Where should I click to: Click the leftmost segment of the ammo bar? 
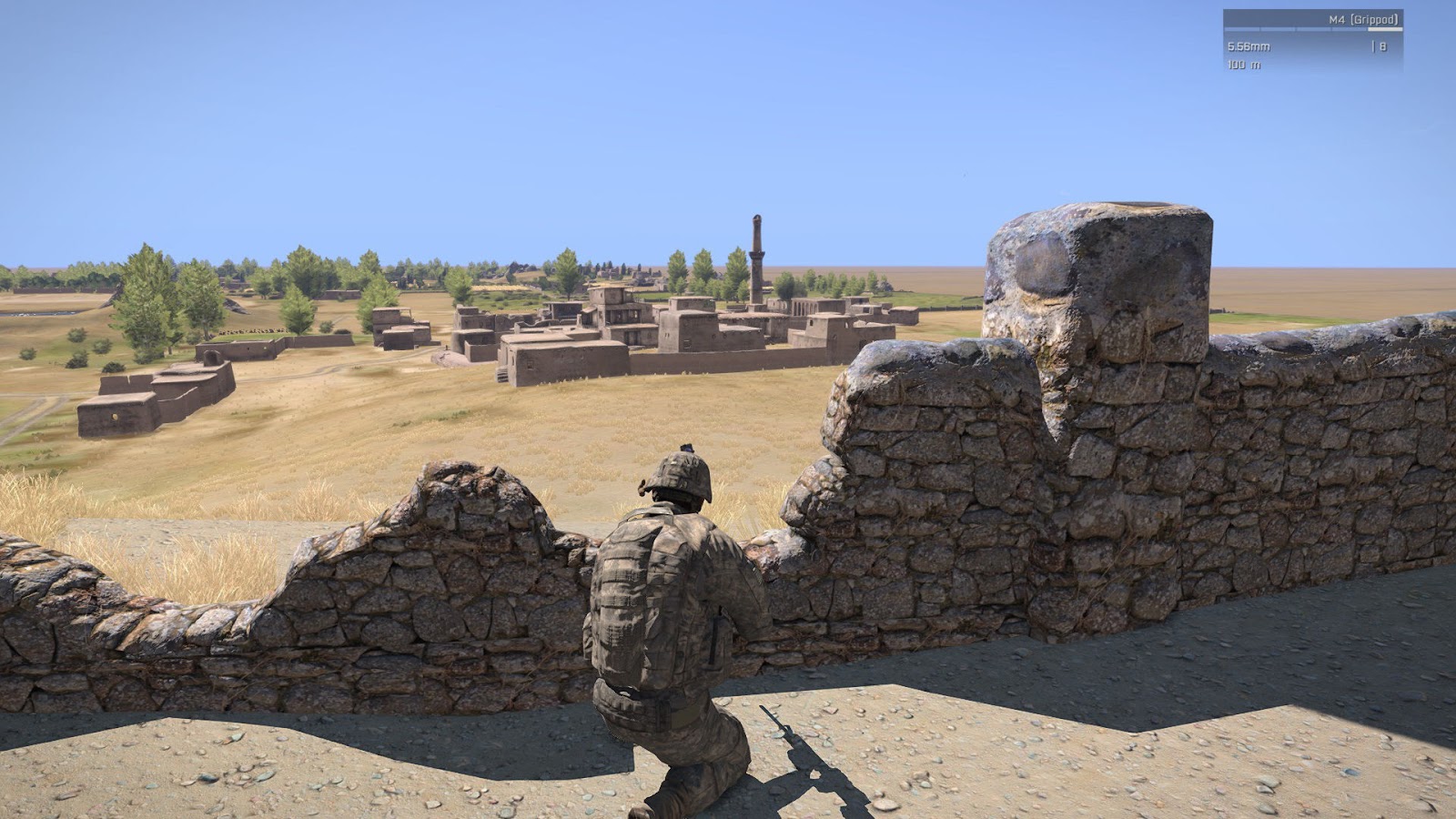point(1240,29)
